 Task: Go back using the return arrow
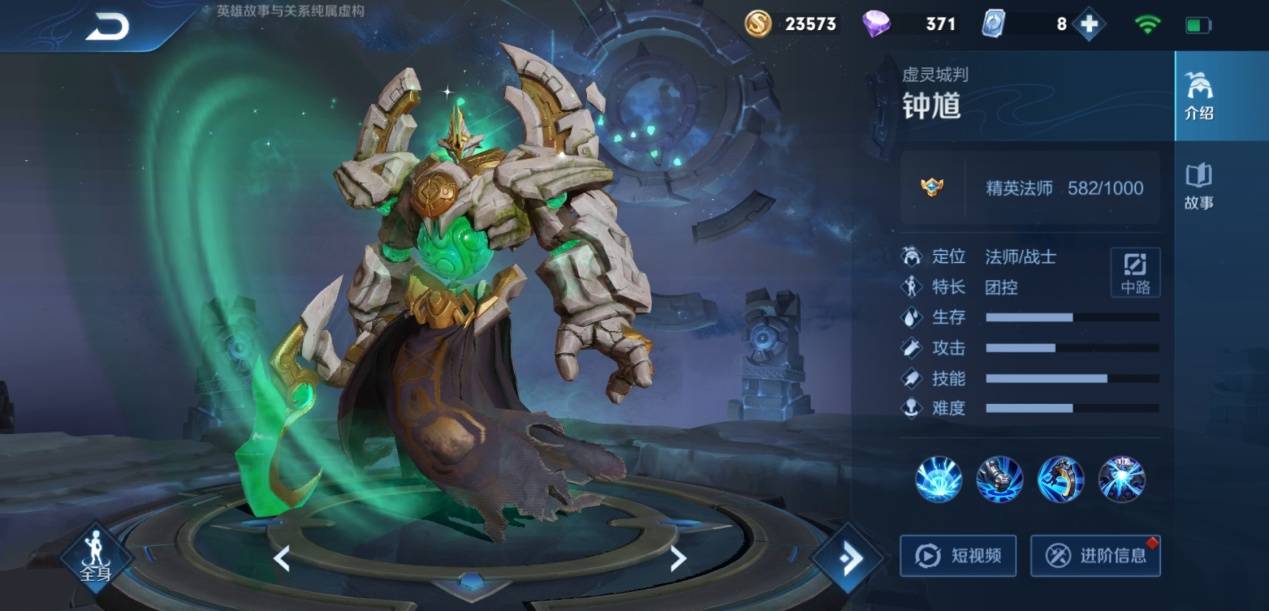pos(107,27)
